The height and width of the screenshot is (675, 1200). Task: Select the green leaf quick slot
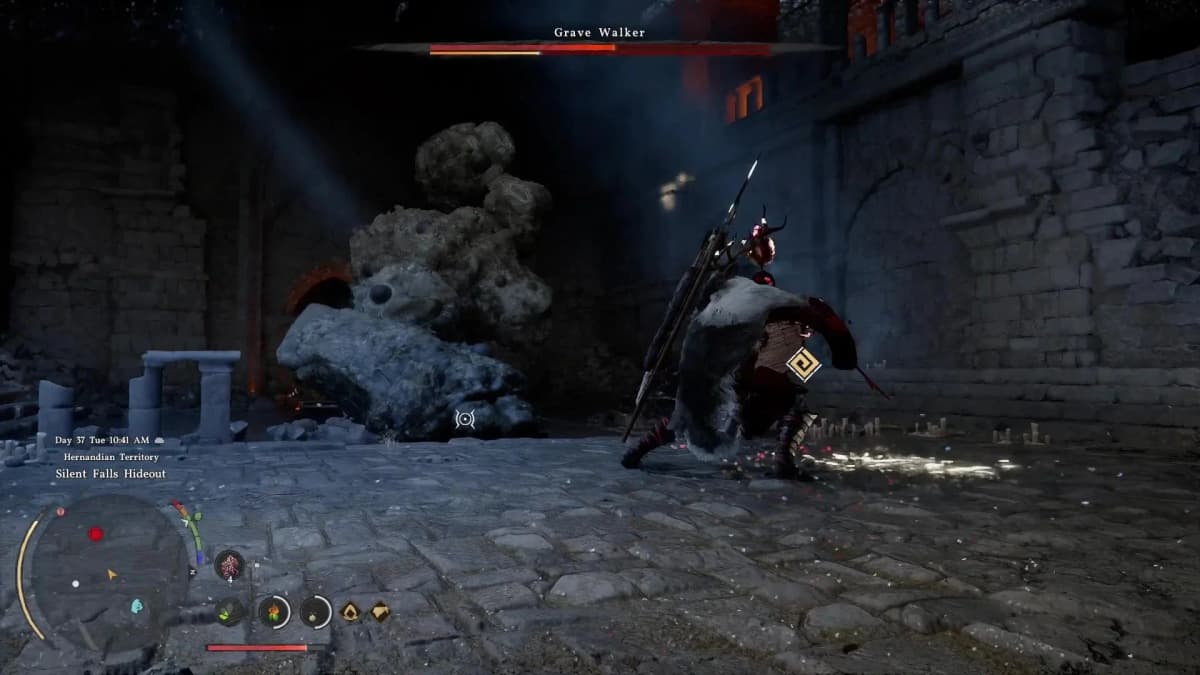click(230, 611)
